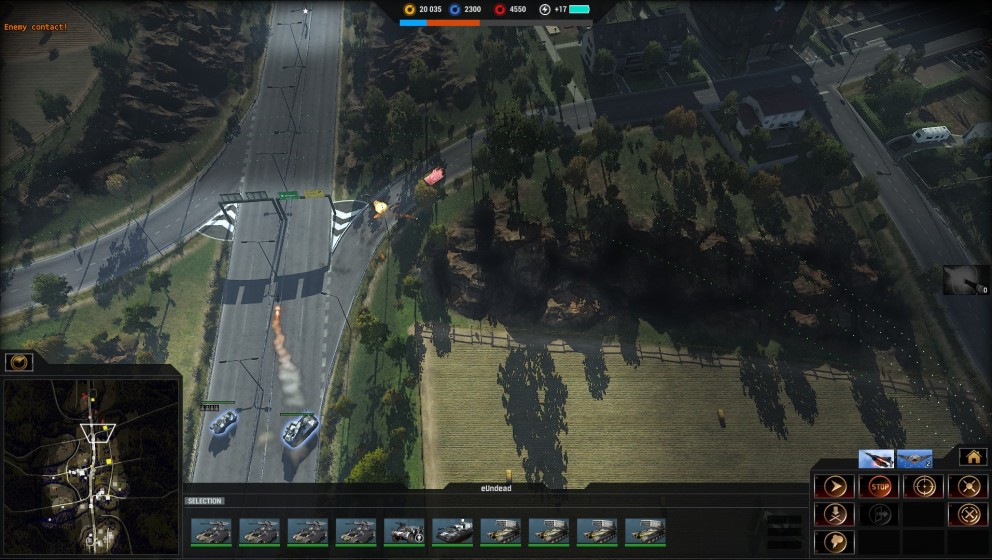This screenshot has height=560, width=992.
Task: Issue the move command arrow
Action: [833, 487]
